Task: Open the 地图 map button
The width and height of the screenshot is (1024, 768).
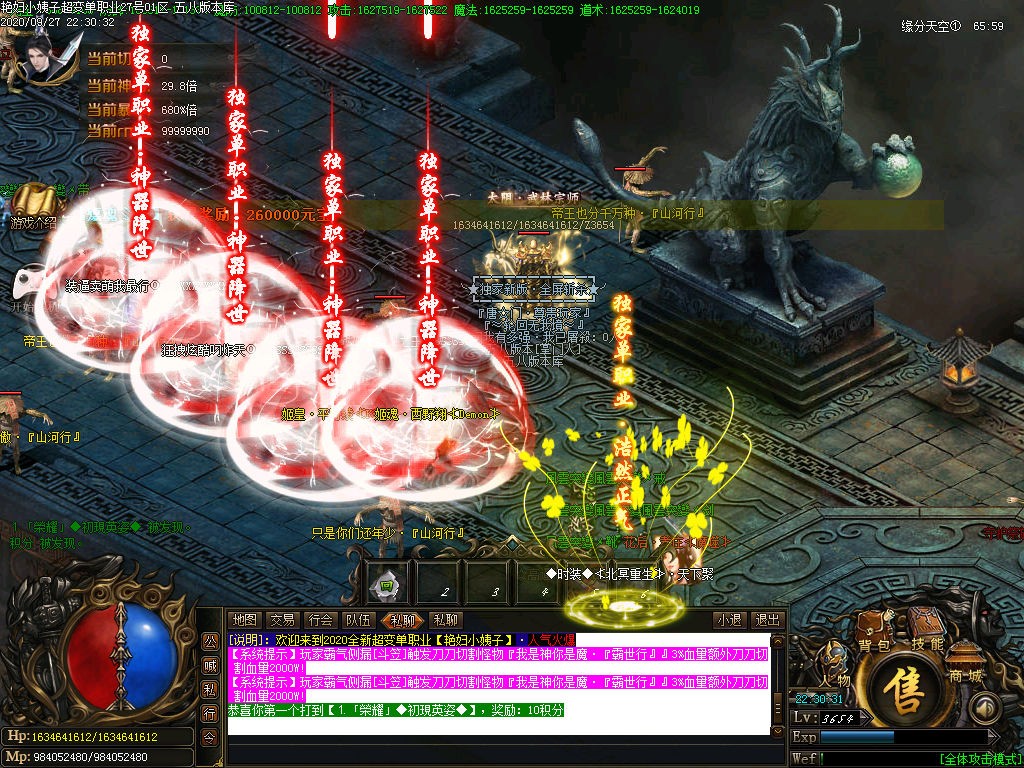Action: click(x=243, y=620)
